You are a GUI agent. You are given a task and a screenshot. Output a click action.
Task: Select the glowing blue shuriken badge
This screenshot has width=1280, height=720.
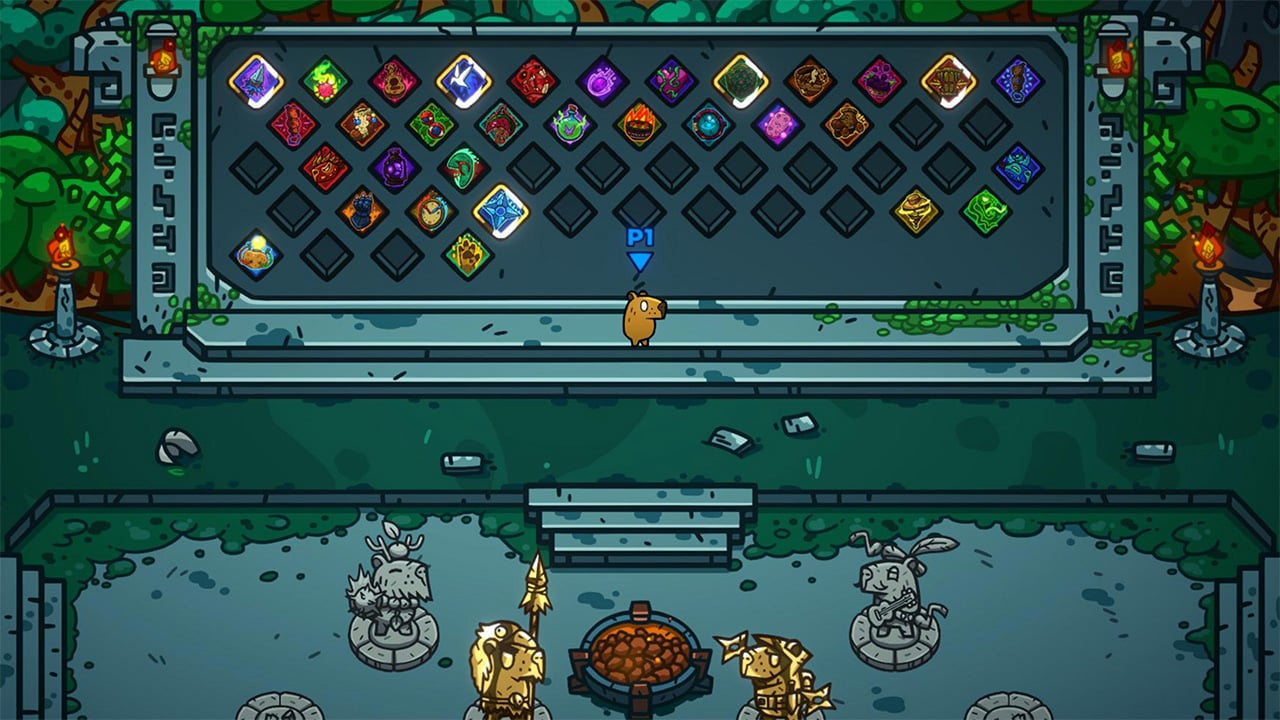coord(500,212)
